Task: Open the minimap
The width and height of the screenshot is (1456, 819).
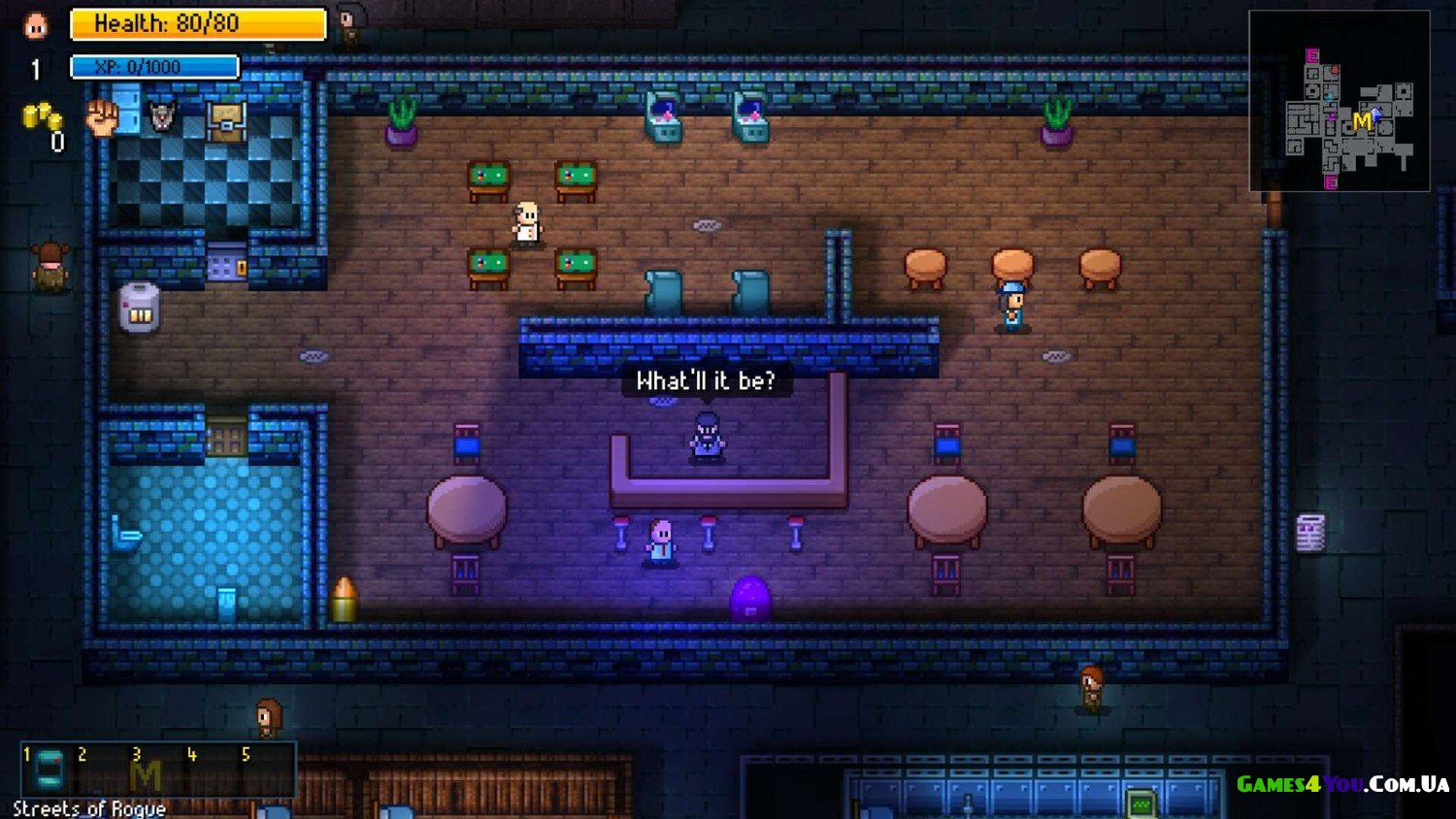Action: 1339,101
